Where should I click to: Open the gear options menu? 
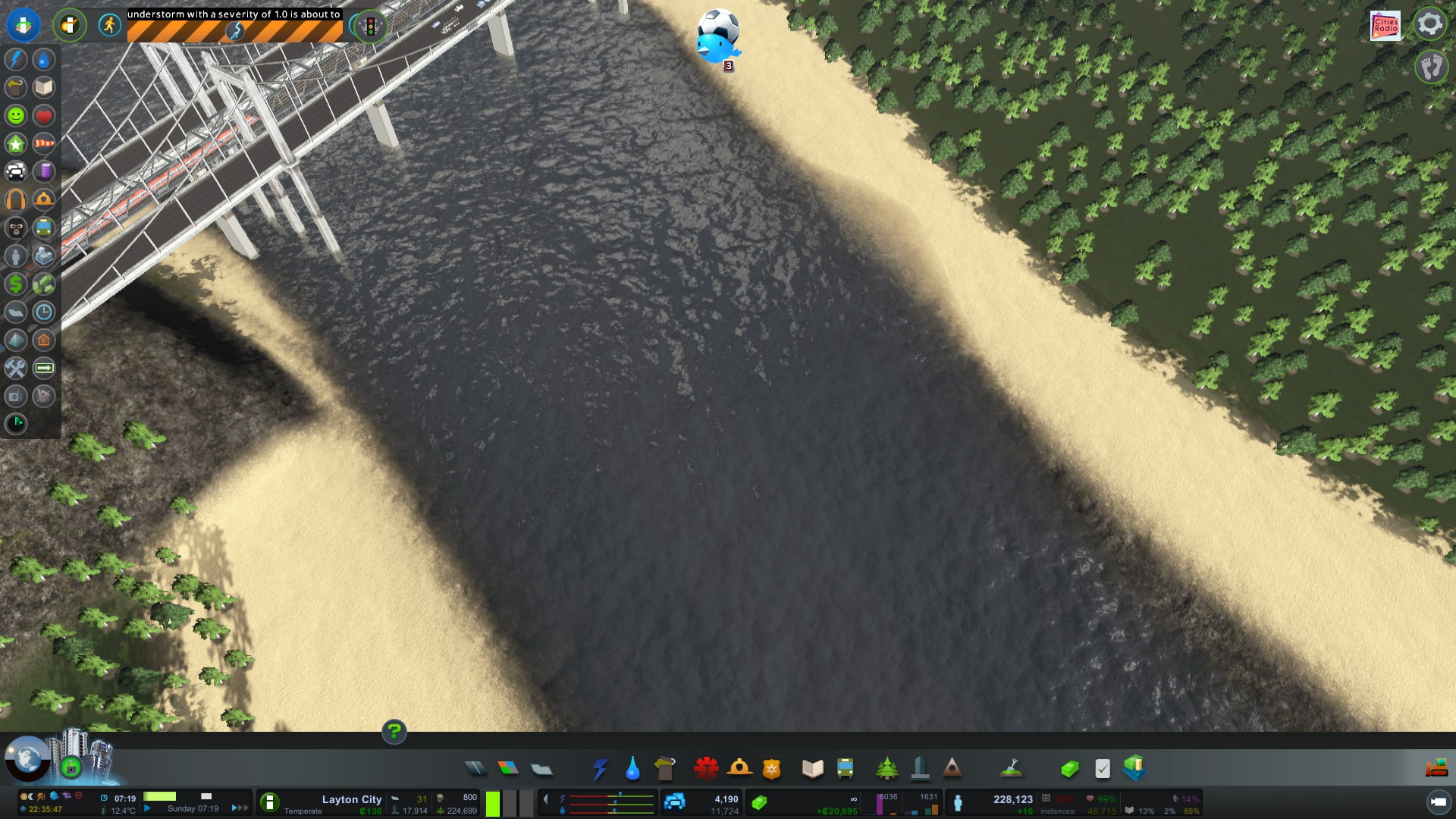pos(1429,24)
